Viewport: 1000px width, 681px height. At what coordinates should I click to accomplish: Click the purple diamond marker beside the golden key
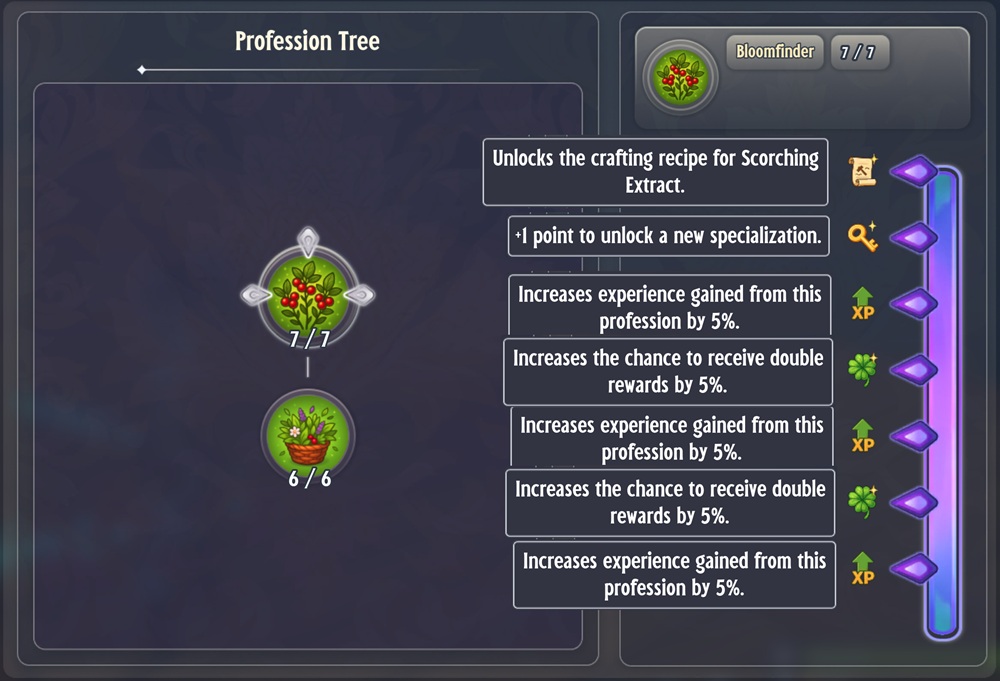[913, 238]
